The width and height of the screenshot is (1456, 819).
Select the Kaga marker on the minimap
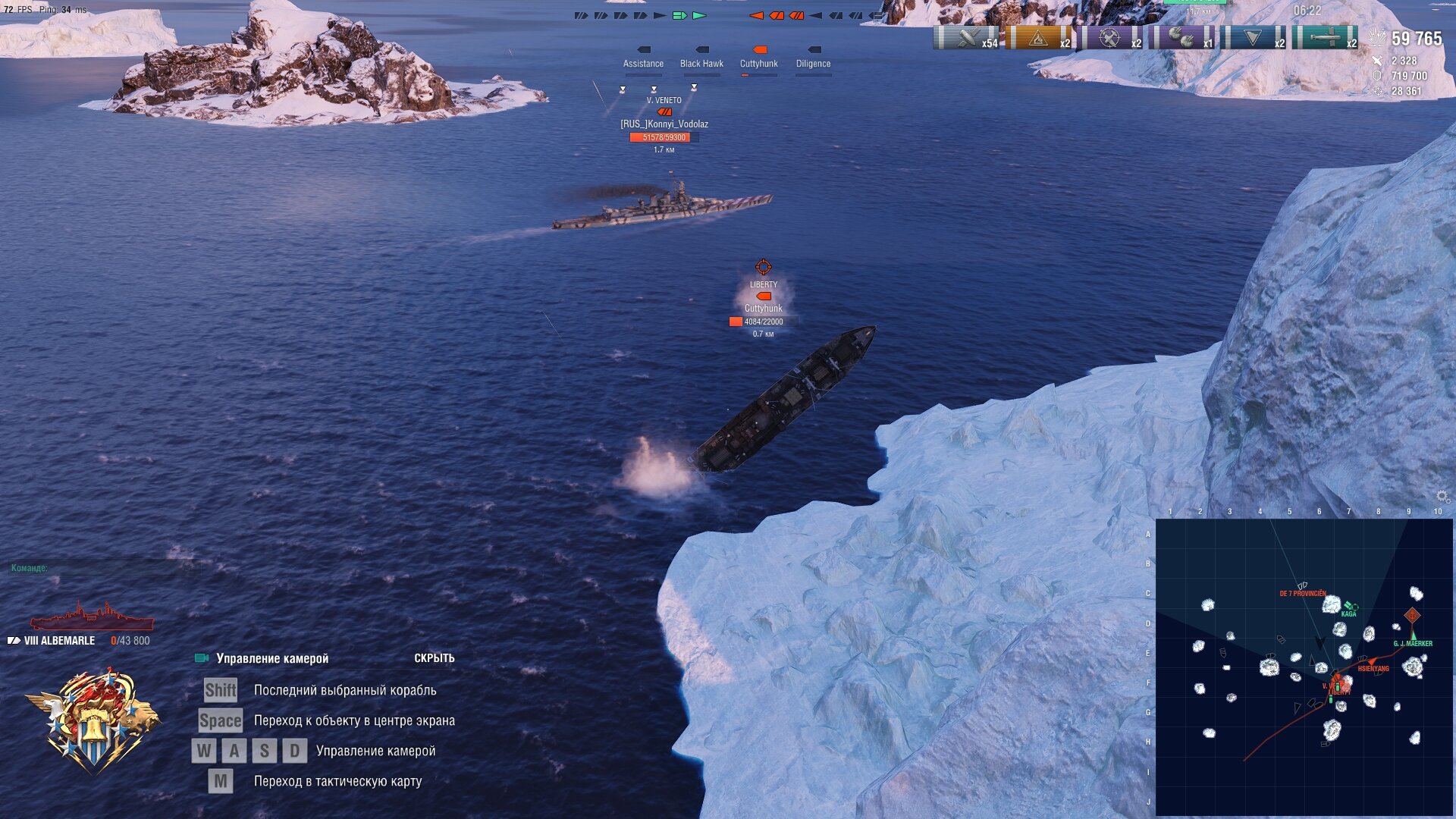point(1350,607)
